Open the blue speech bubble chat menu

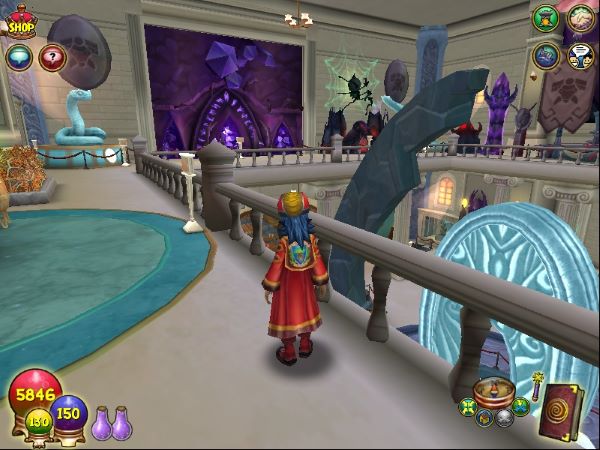pyautogui.click(x=18, y=56)
